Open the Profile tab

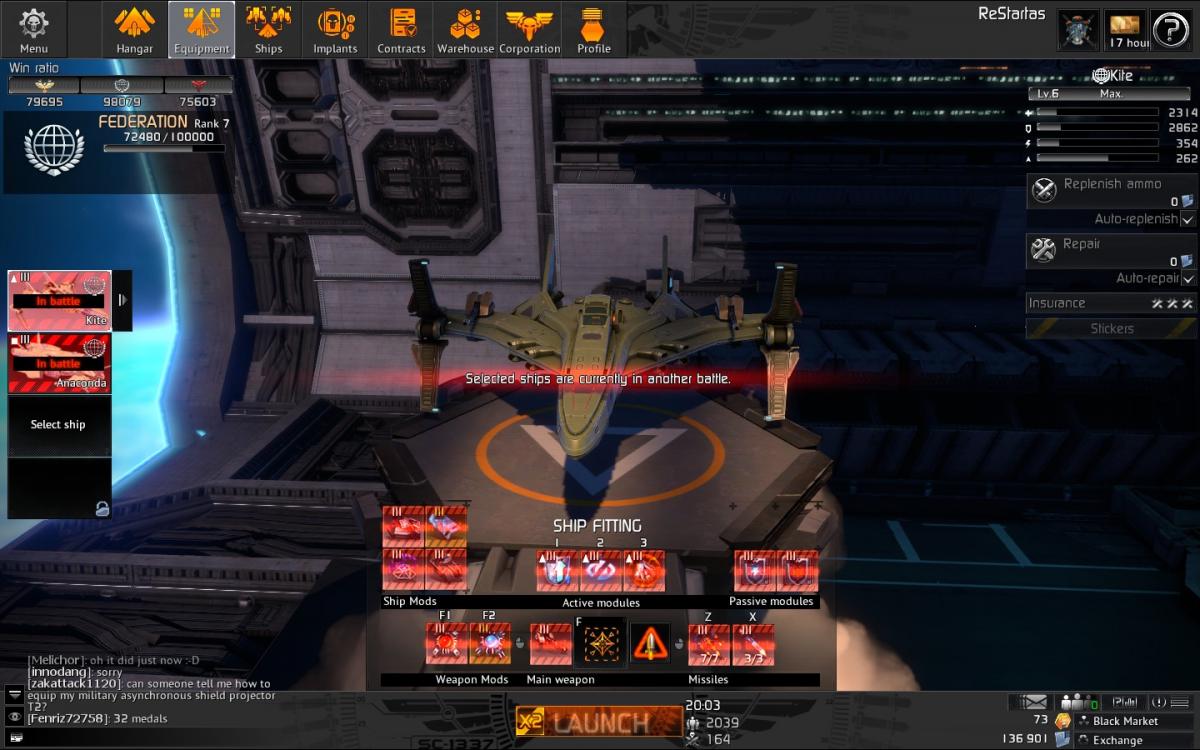(x=594, y=30)
